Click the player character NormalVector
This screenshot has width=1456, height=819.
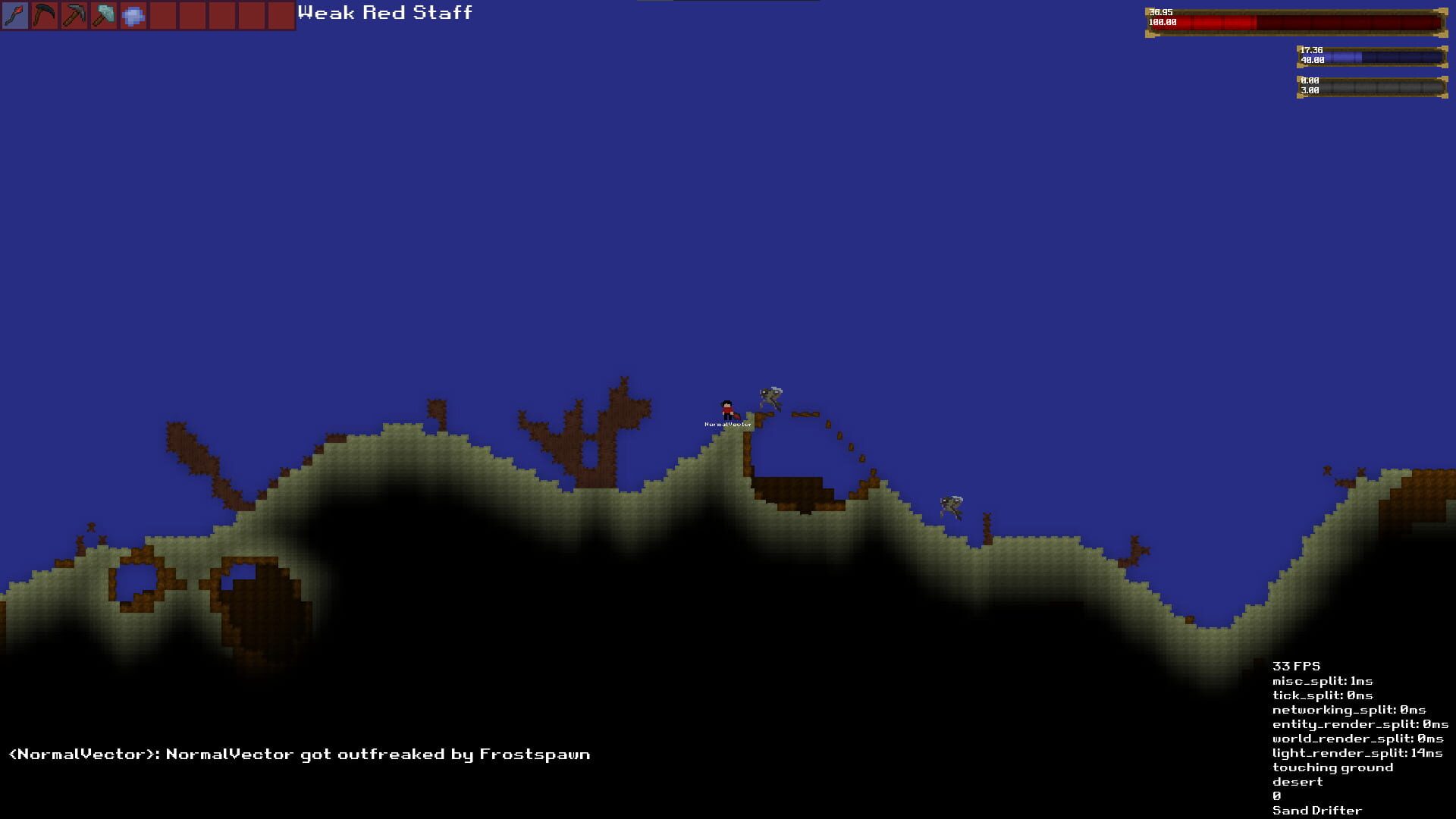pos(726,409)
